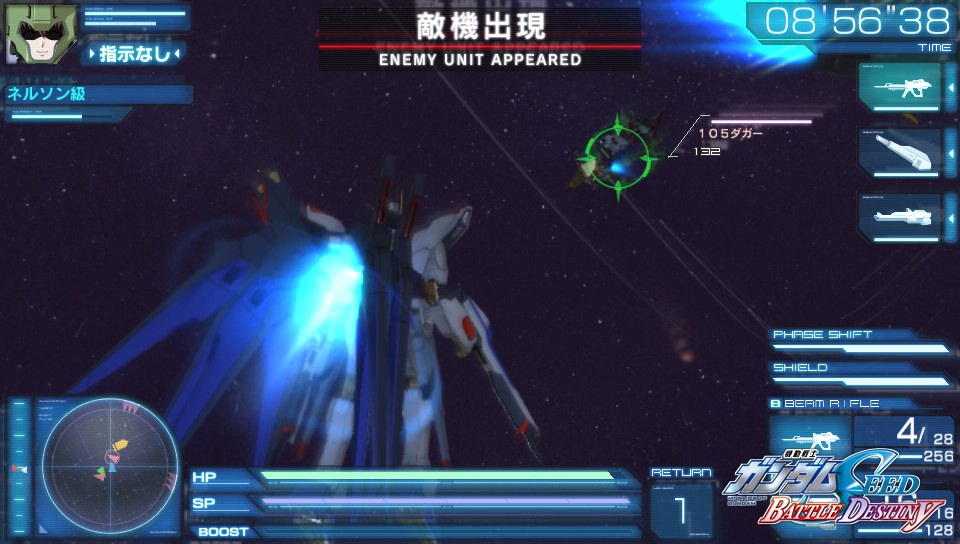The width and height of the screenshot is (960, 544).
Task: Open the 指示なし orders selector
Action: click(135, 53)
